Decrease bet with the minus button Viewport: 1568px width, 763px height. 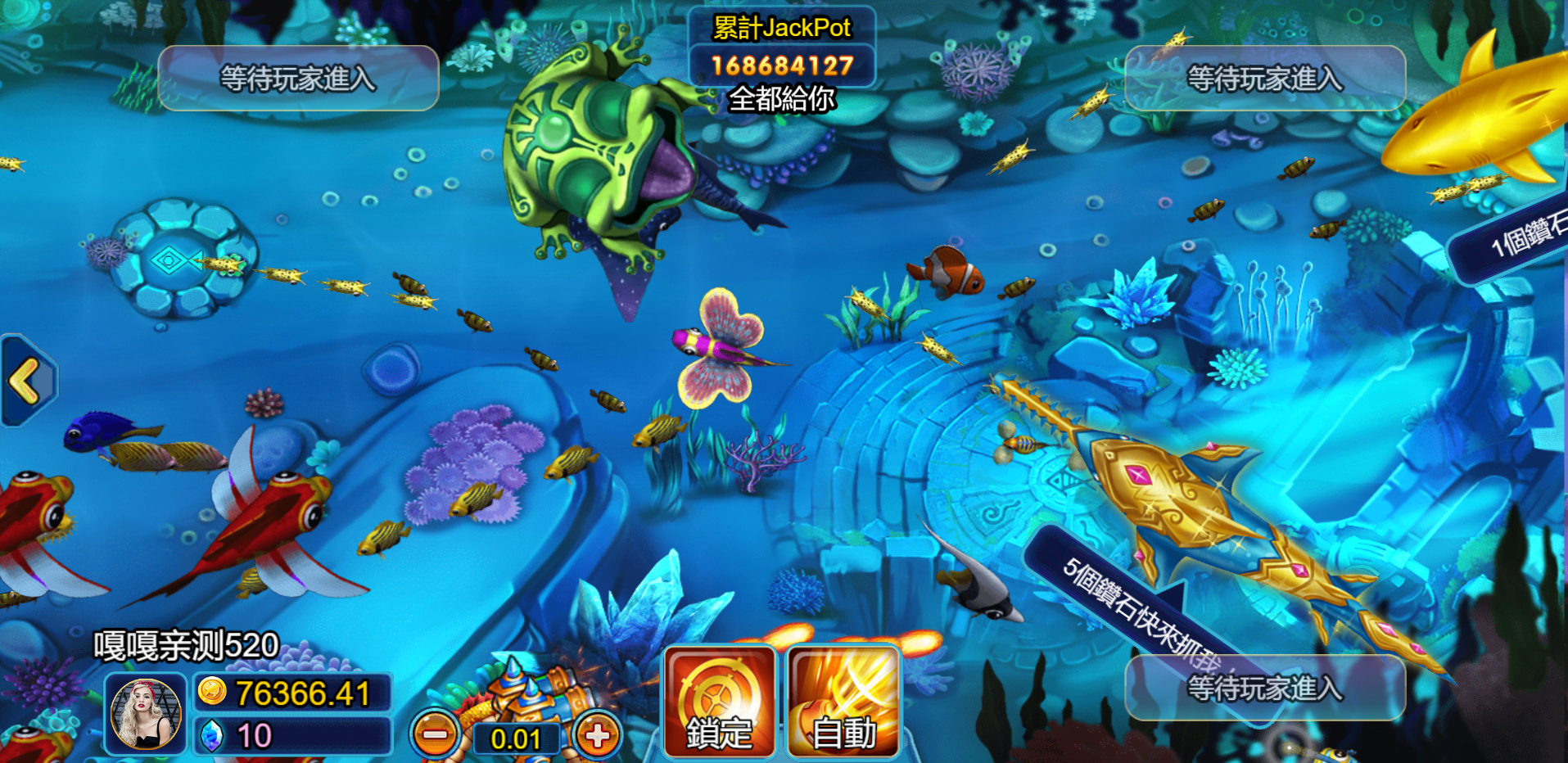[436, 735]
